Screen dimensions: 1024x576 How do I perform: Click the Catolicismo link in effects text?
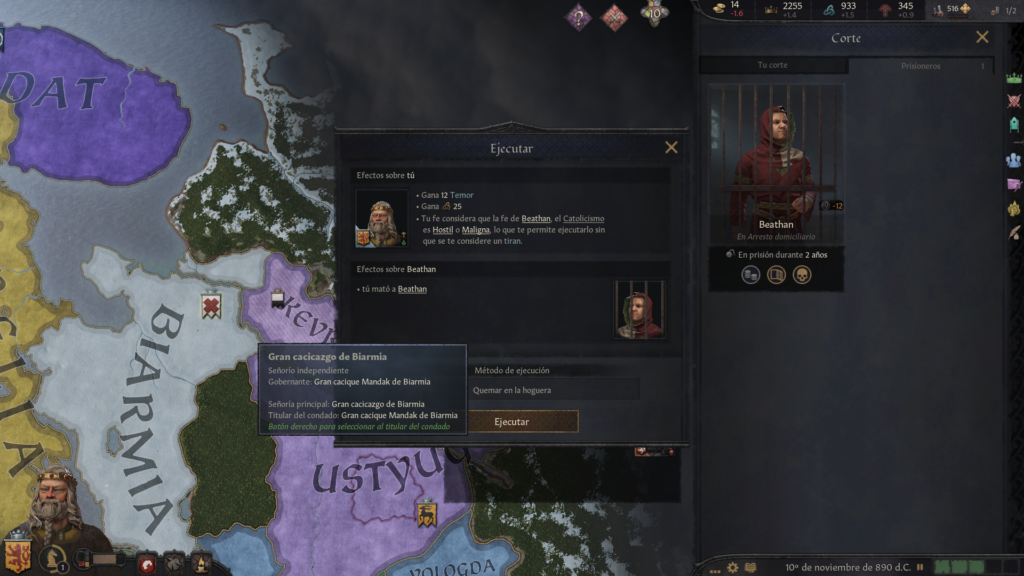coord(584,218)
